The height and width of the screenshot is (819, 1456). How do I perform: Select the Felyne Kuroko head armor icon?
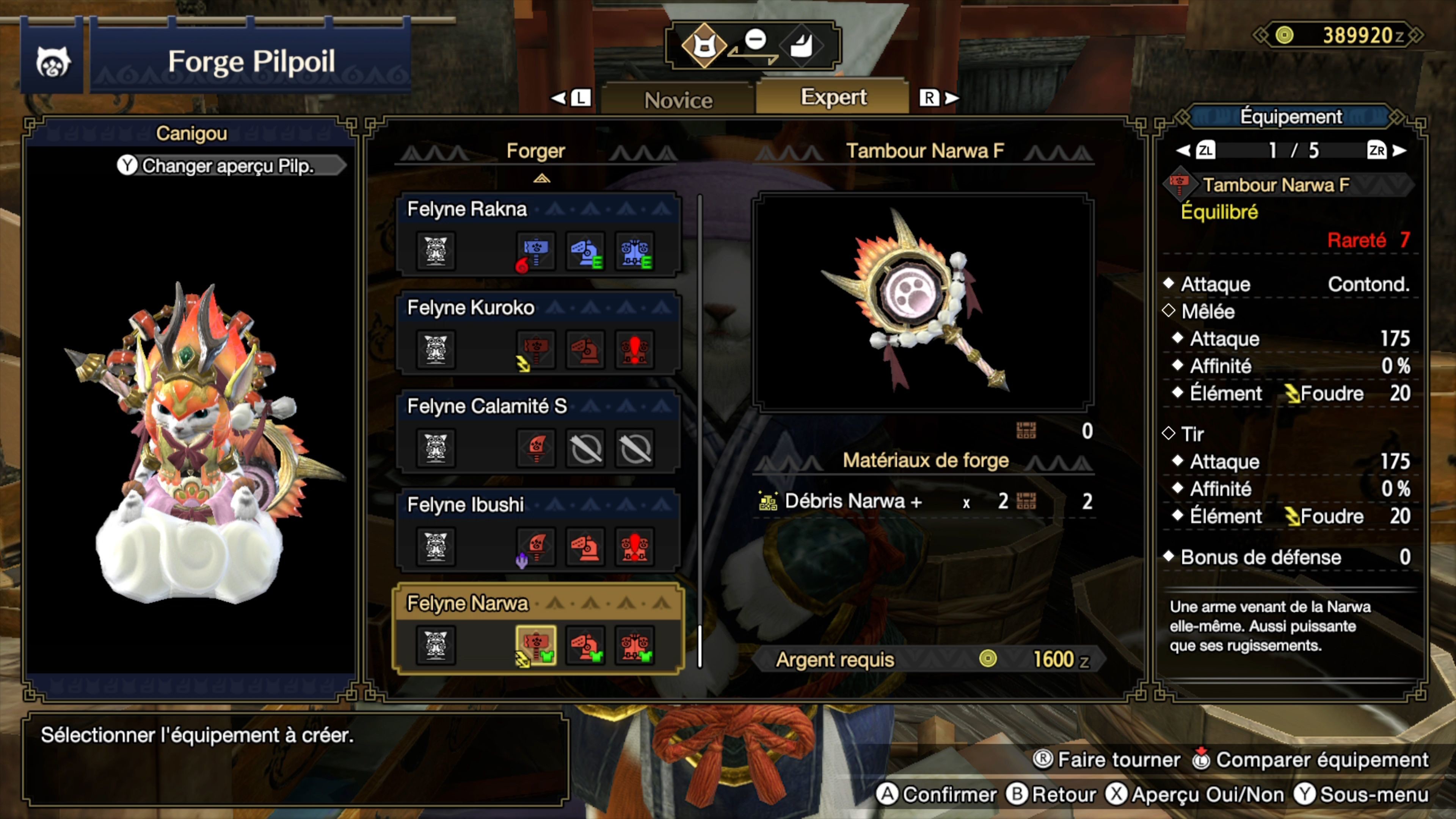585,350
